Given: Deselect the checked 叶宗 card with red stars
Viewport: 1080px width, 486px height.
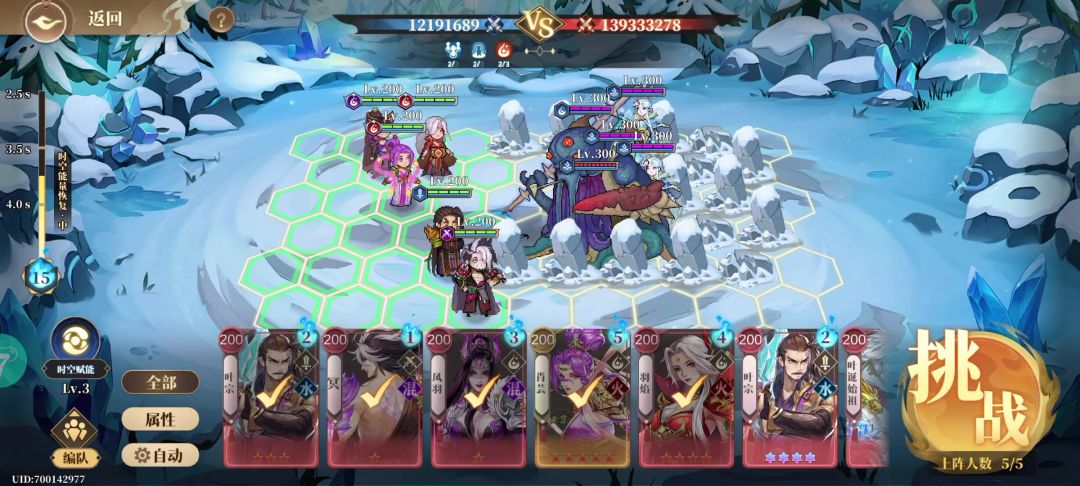Looking at the screenshot, I should (272, 397).
